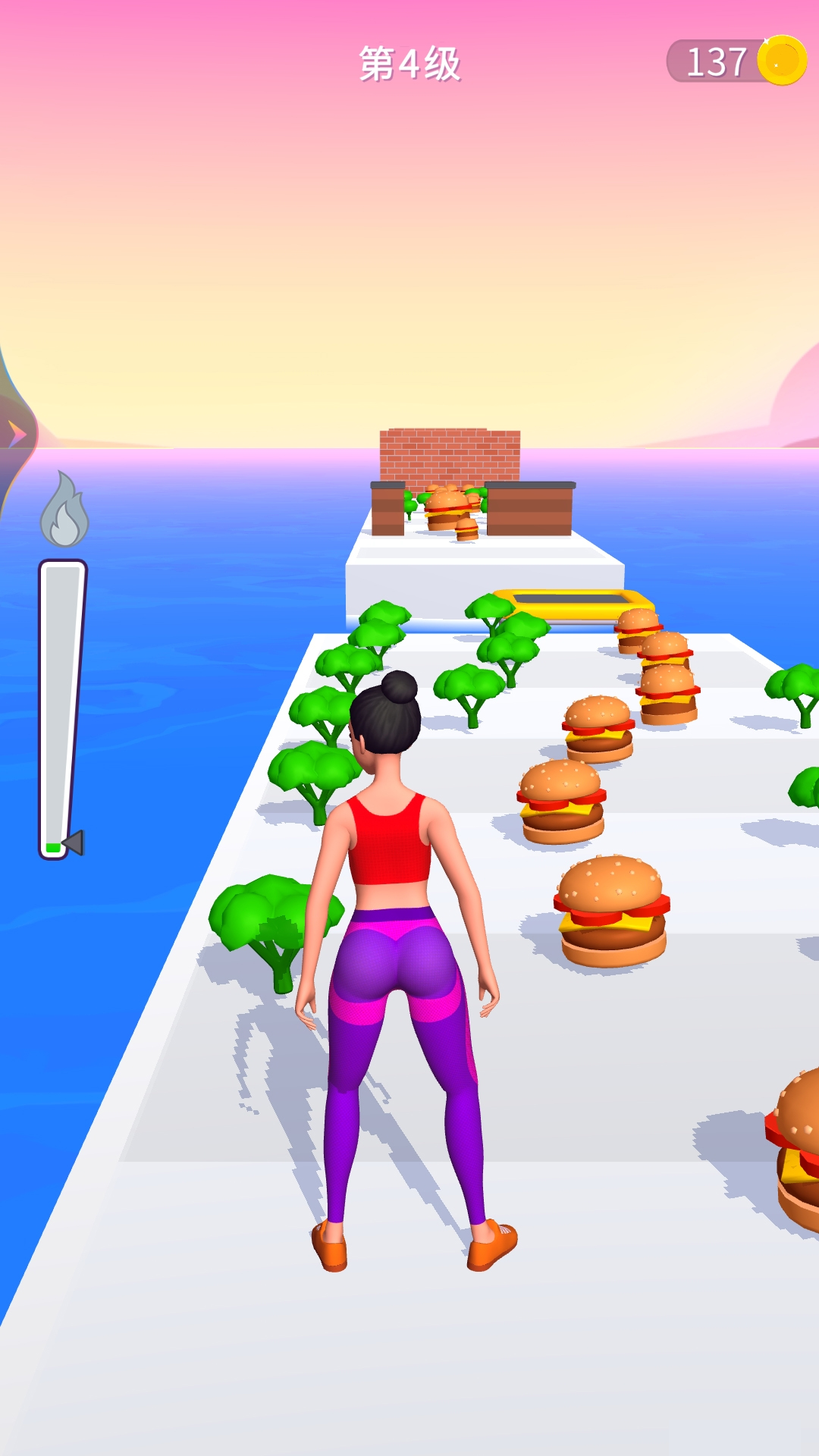Image resolution: width=819 pixels, height=1456 pixels.
Task: Expand the side panel arrow handle
Action: click(x=15, y=434)
